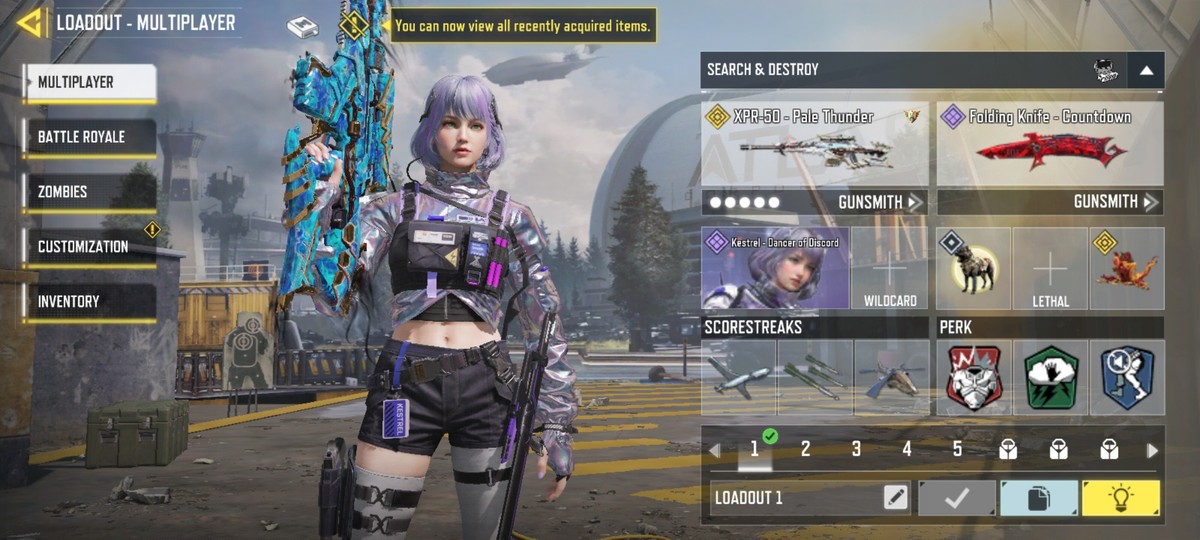Collapse the Search & Destroy mode dropdown

click(1146, 70)
